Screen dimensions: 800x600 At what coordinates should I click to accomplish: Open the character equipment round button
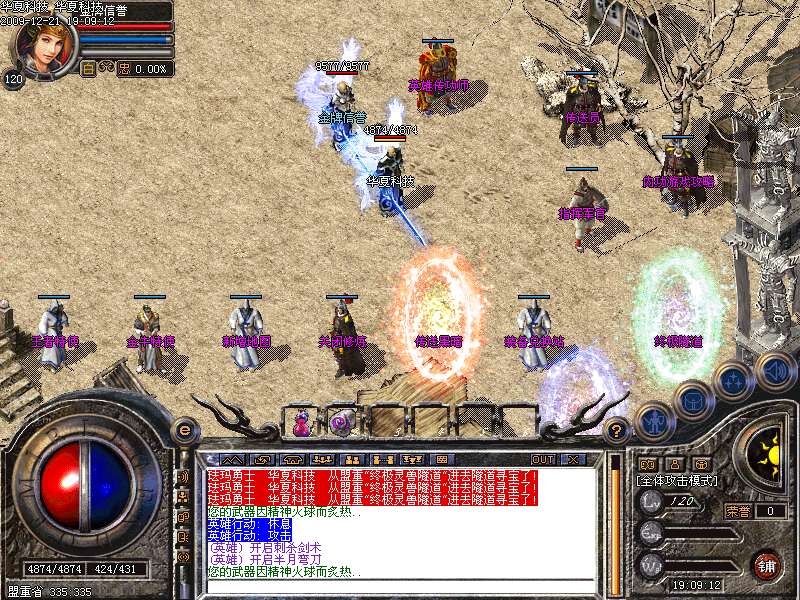654,421
